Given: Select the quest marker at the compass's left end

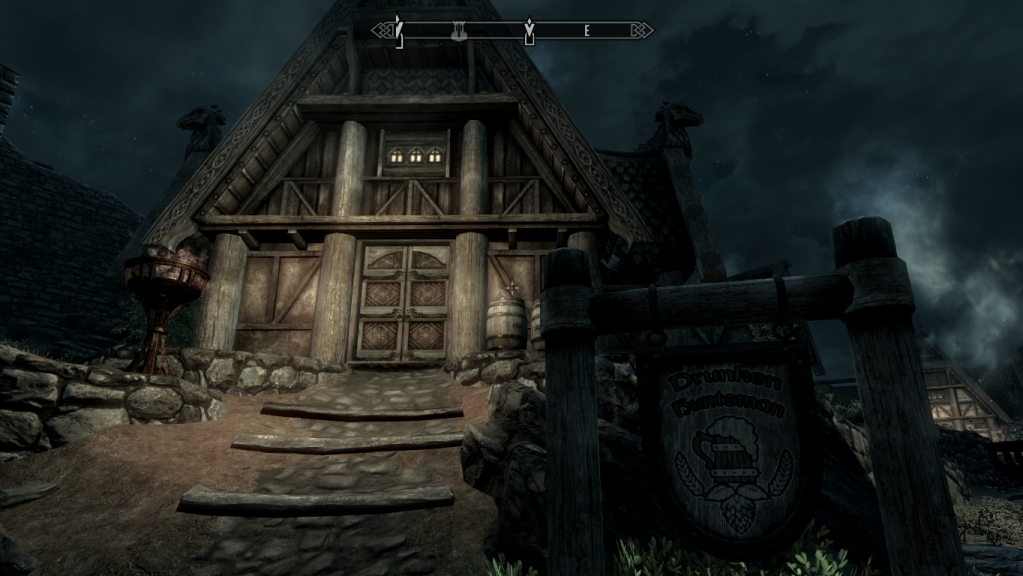Looking at the screenshot, I should click(x=398, y=30).
